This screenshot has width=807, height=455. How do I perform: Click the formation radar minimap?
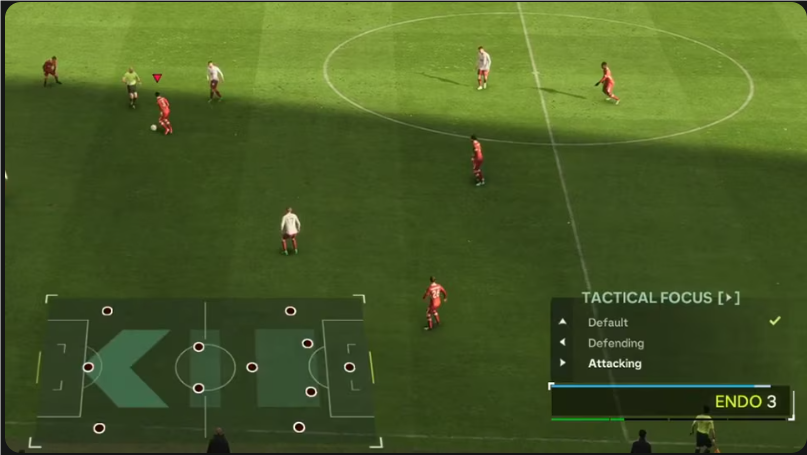click(x=205, y=369)
